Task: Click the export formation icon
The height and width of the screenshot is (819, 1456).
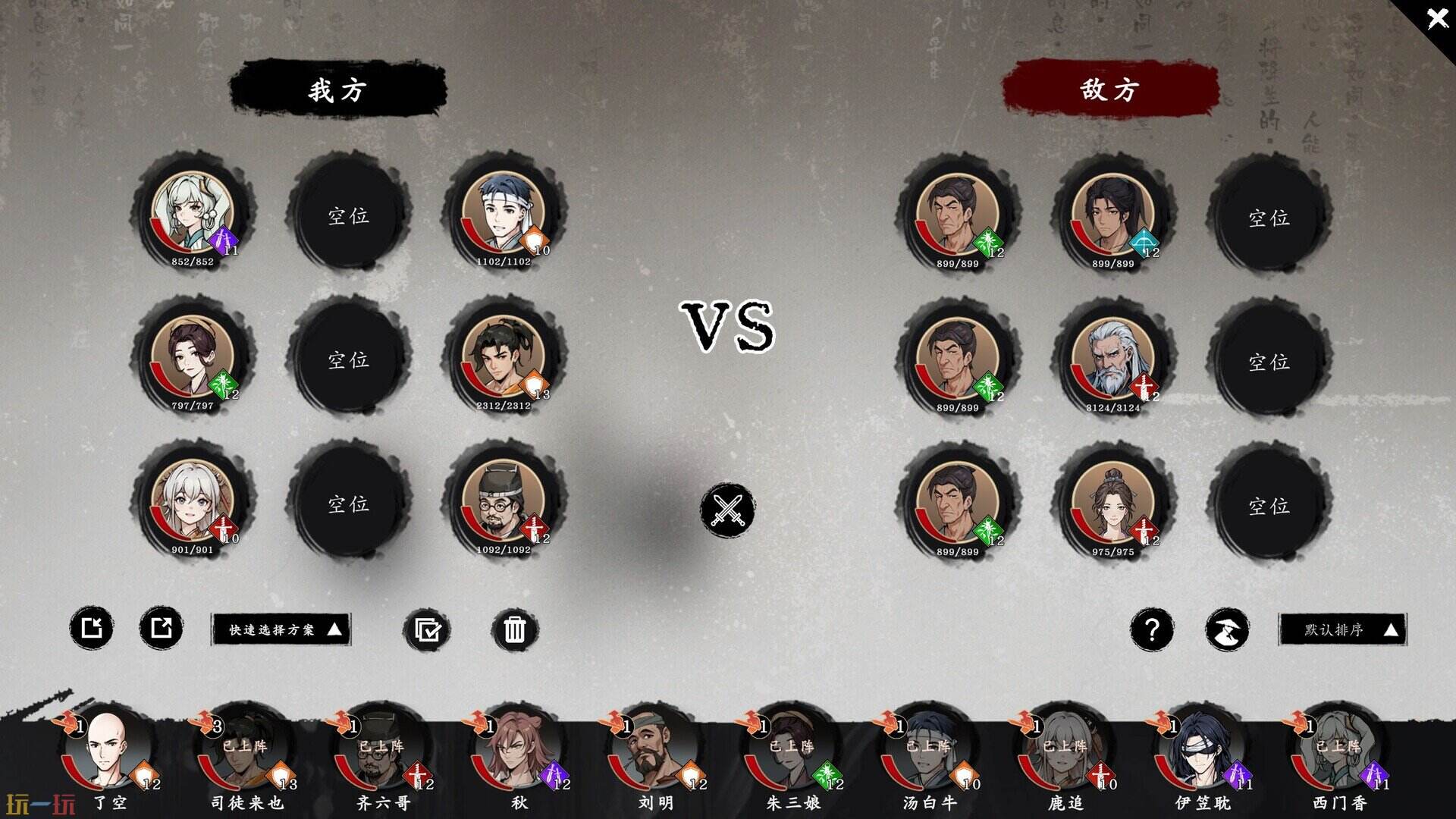Action: click(159, 629)
